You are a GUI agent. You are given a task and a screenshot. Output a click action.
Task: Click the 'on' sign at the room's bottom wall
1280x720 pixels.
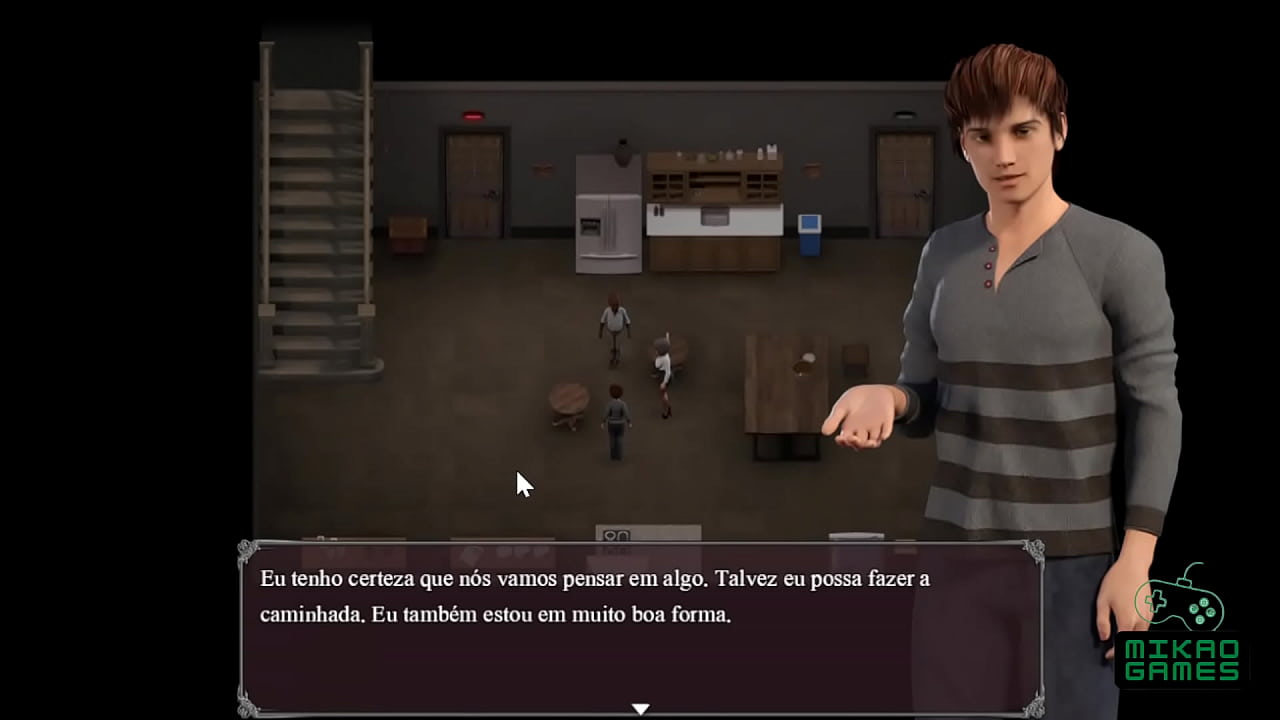pyautogui.click(x=617, y=536)
